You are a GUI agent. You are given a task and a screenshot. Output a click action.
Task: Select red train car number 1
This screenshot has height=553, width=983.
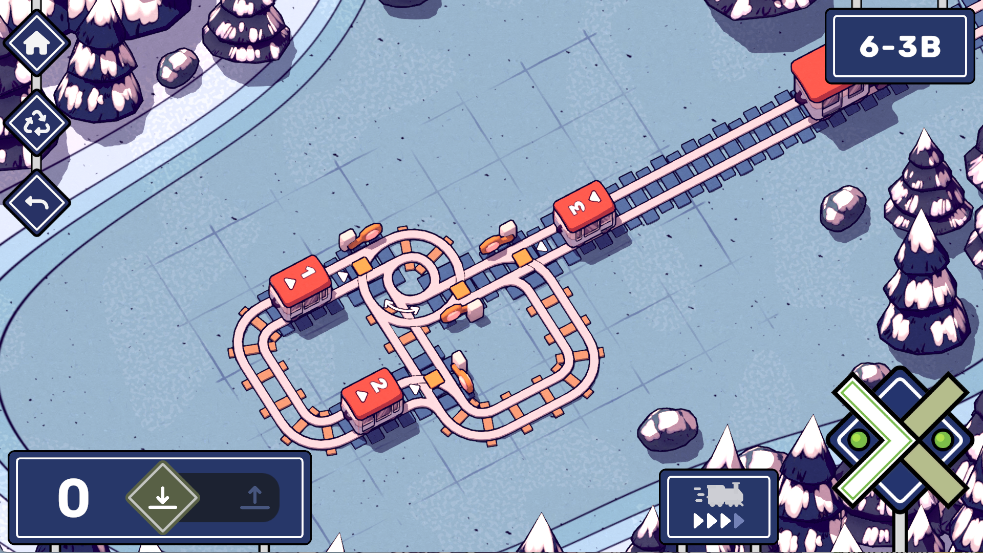pos(300,285)
